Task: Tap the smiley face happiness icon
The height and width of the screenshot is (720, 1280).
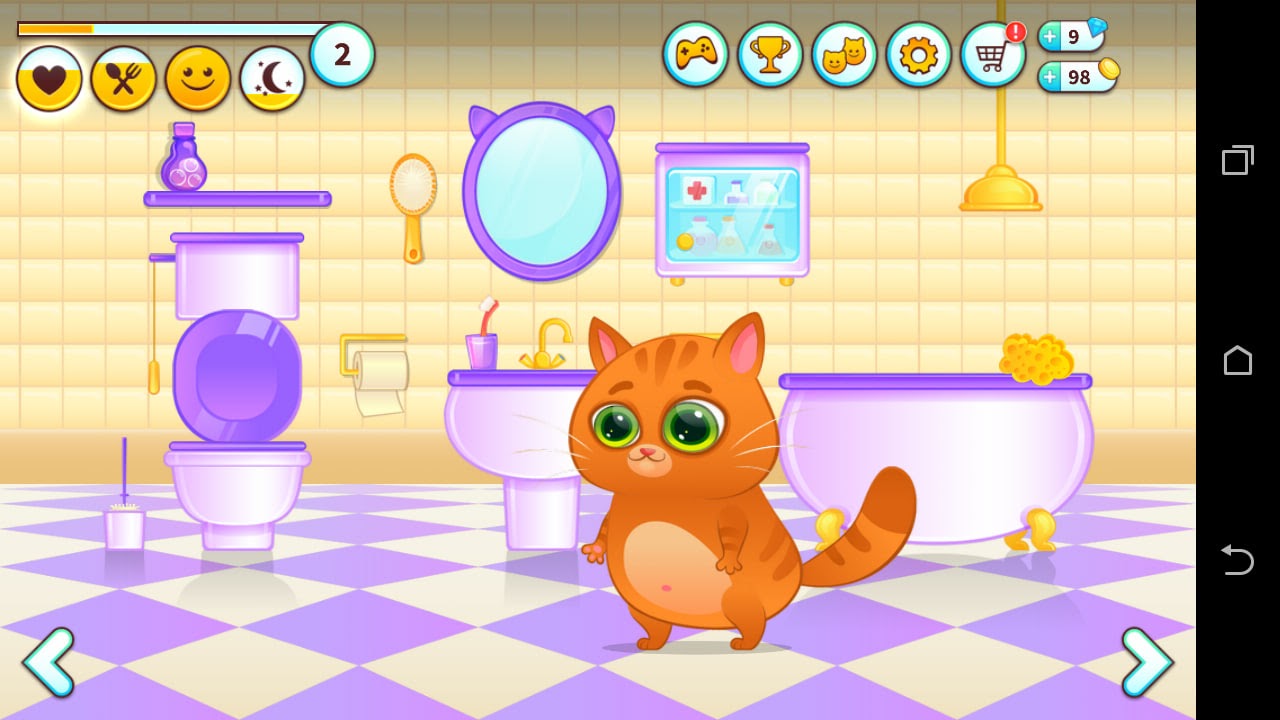Action: [198, 79]
